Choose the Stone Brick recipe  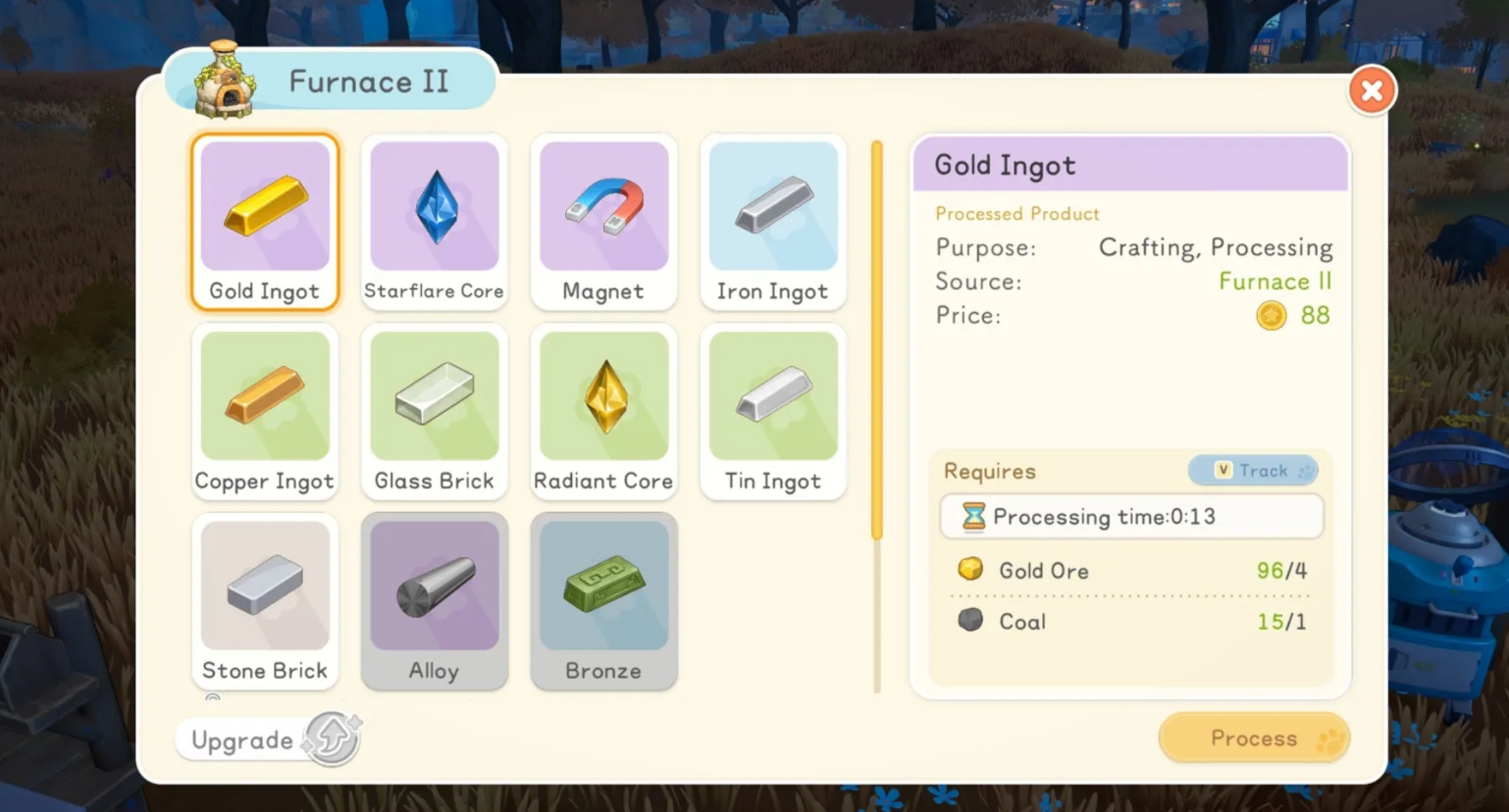(x=265, y=600)
